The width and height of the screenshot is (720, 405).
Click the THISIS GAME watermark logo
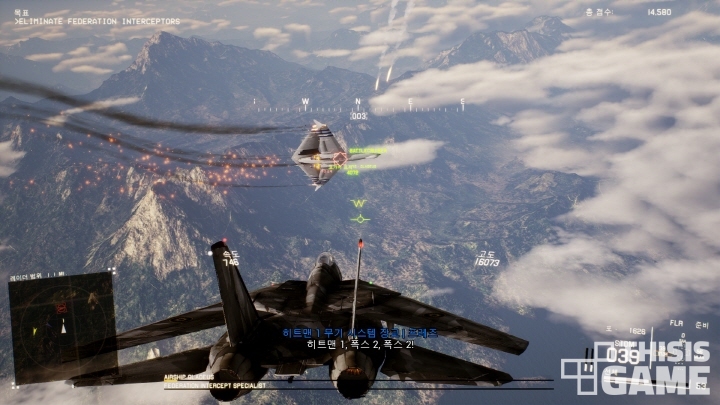click(x=640, y=368)
